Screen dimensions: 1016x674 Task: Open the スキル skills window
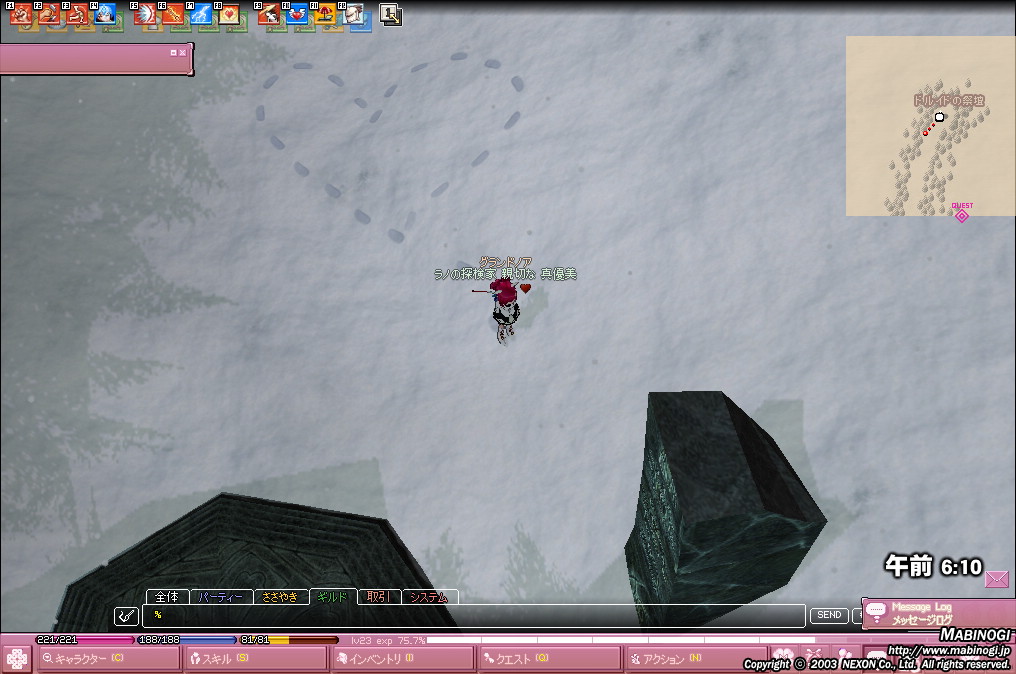pyautogui.click(x=255, y=659)
